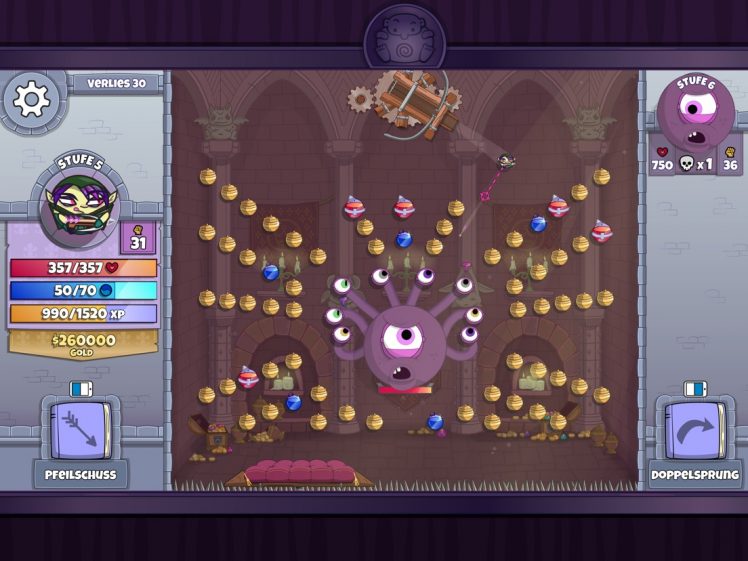
Task: Activate the Pfeilschuss arrow ability
Action: click(x=80, y=430)
